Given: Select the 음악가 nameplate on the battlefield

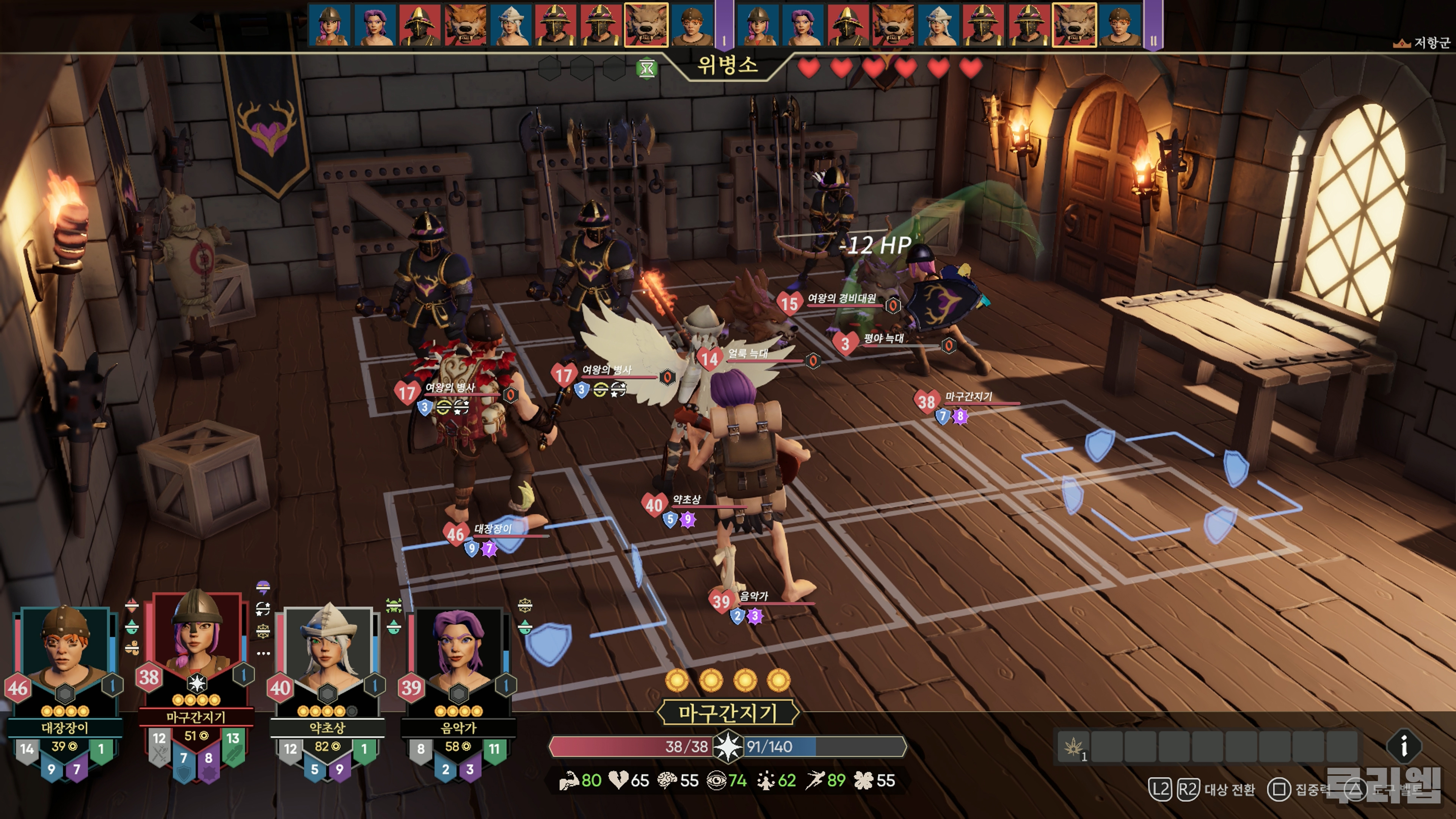Looking at the screenshot, I should (x=753, y=596).
